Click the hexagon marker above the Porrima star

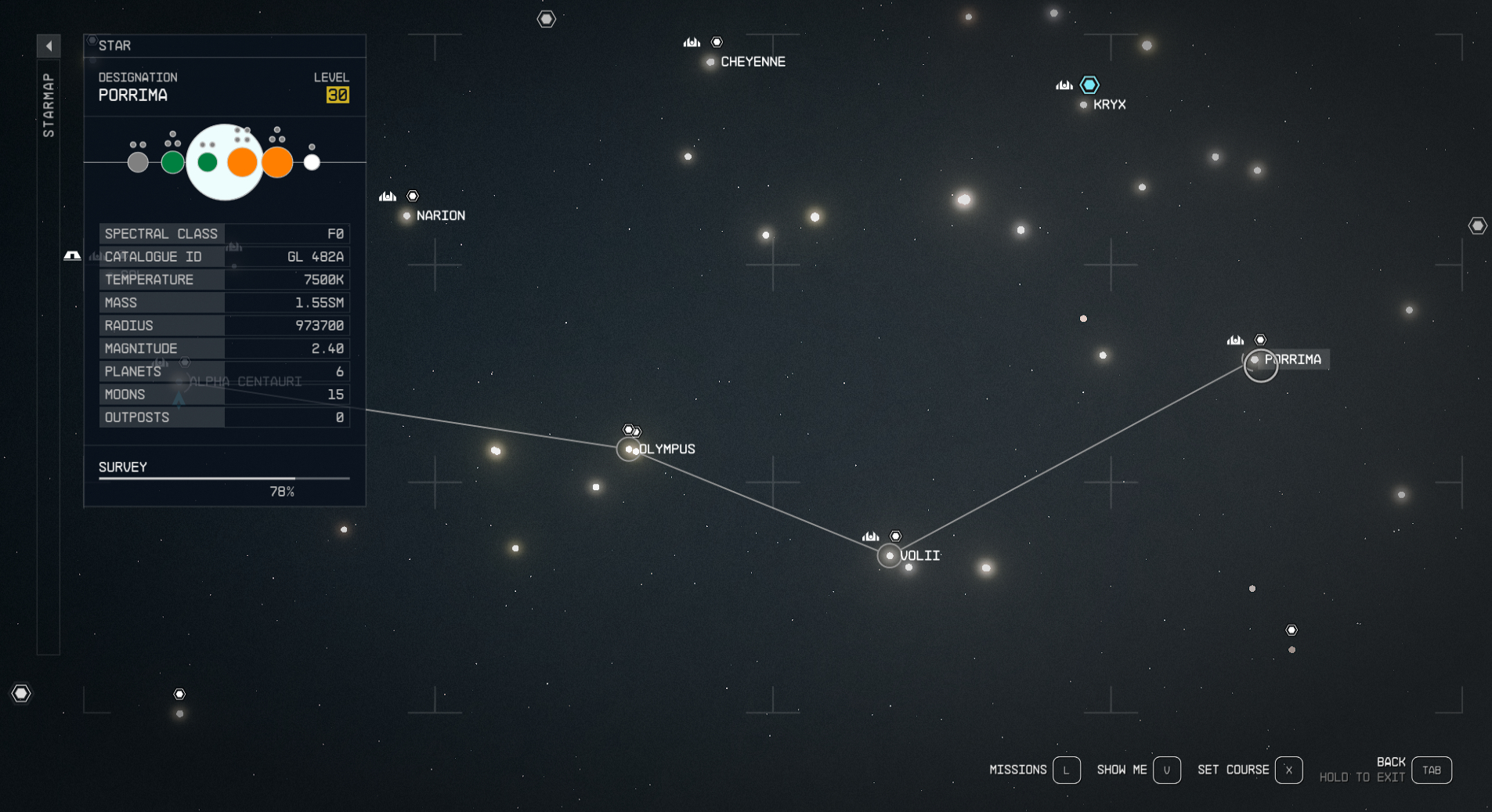(1261, 340)
